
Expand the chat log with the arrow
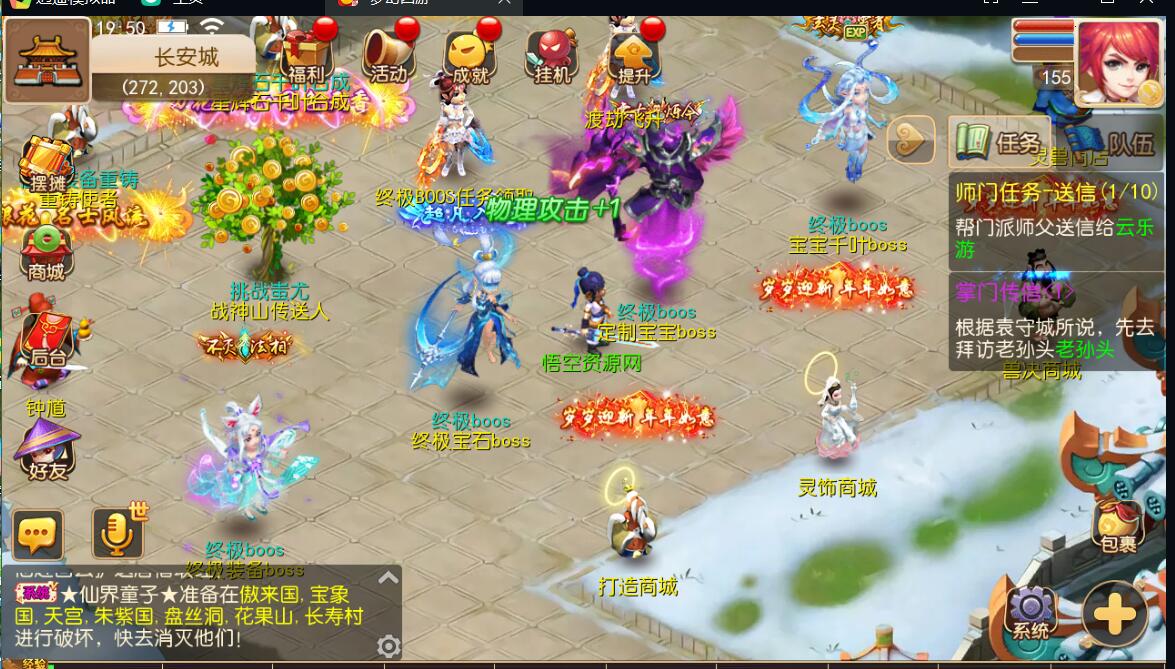(388, 578)
